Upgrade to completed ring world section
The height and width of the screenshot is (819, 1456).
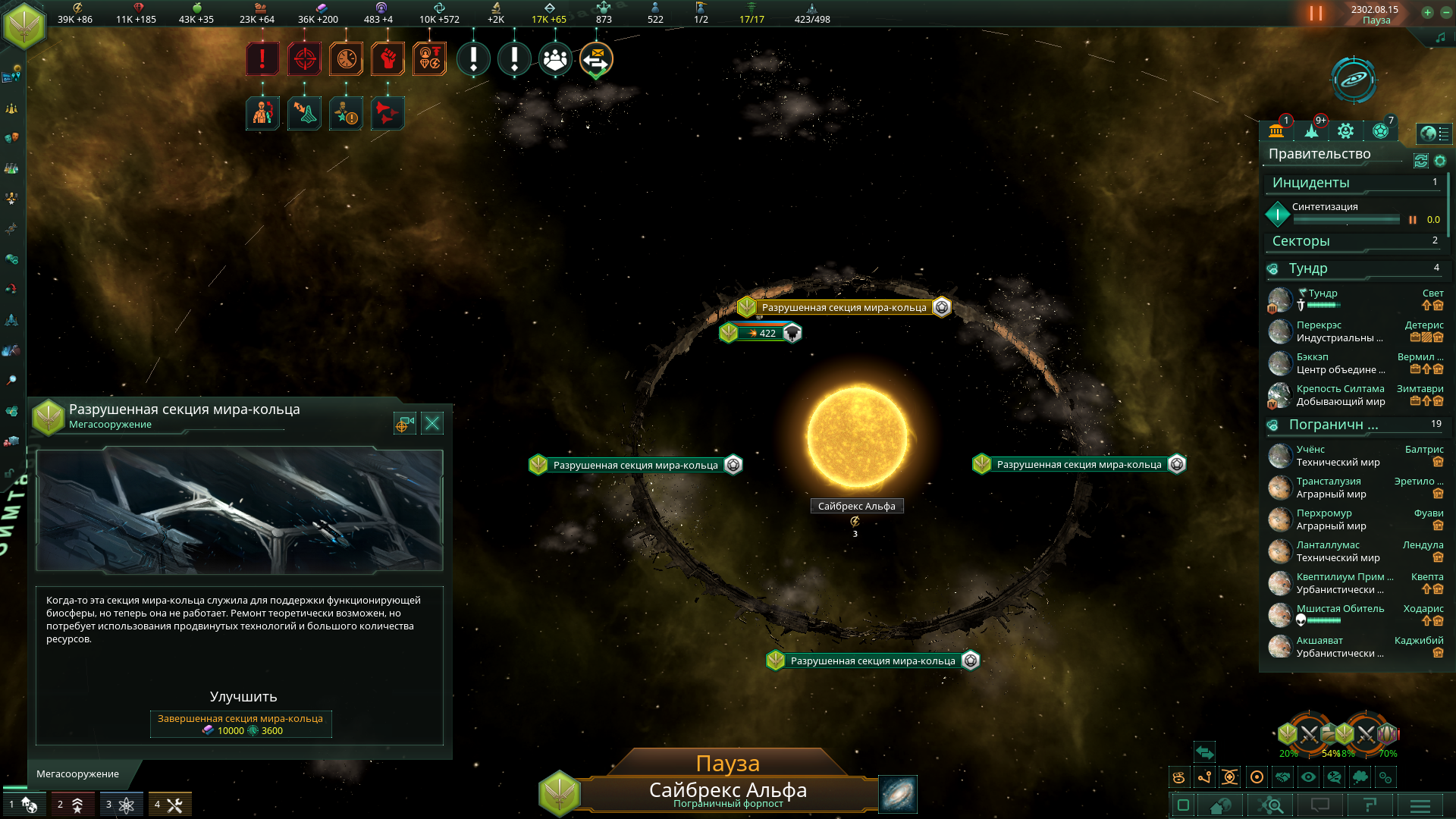[240, 724]
